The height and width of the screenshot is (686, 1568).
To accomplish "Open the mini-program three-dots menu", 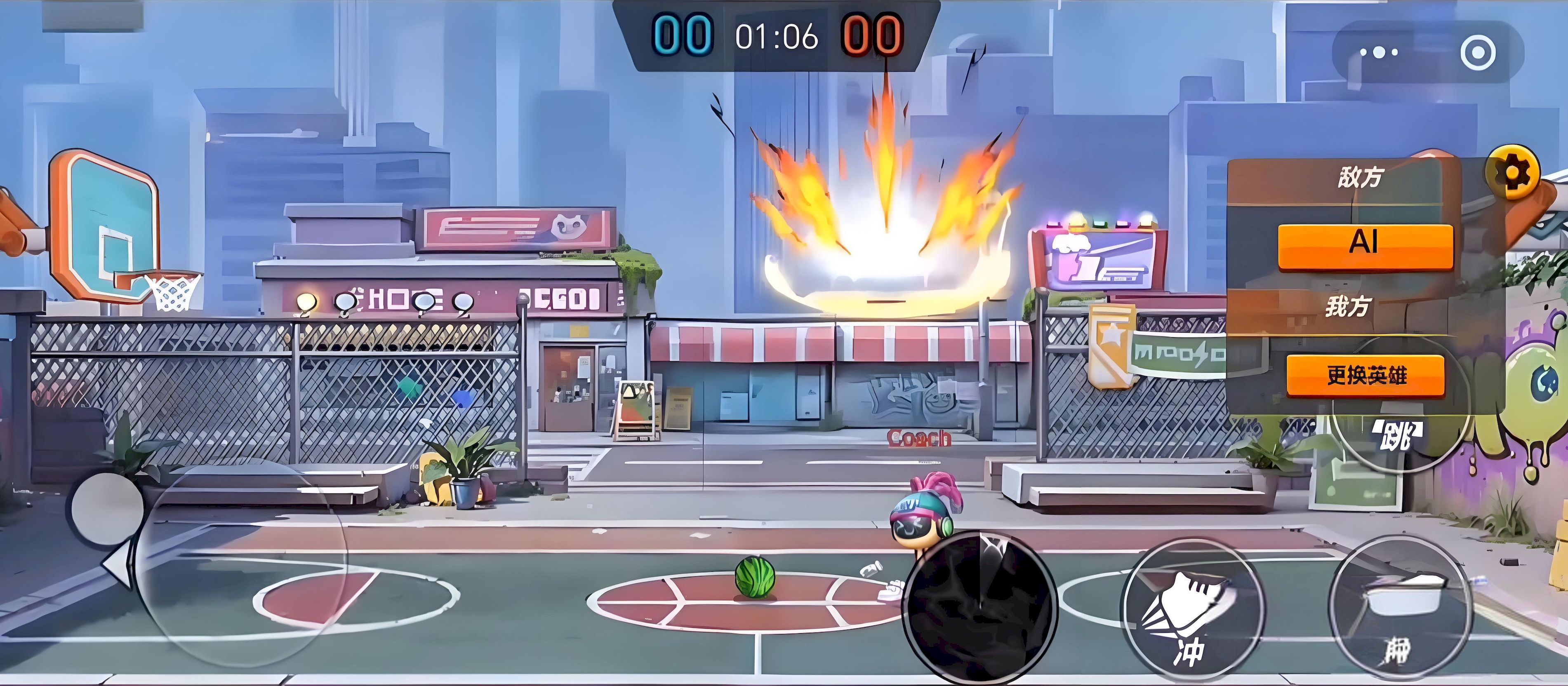I will coord(1379,52).
